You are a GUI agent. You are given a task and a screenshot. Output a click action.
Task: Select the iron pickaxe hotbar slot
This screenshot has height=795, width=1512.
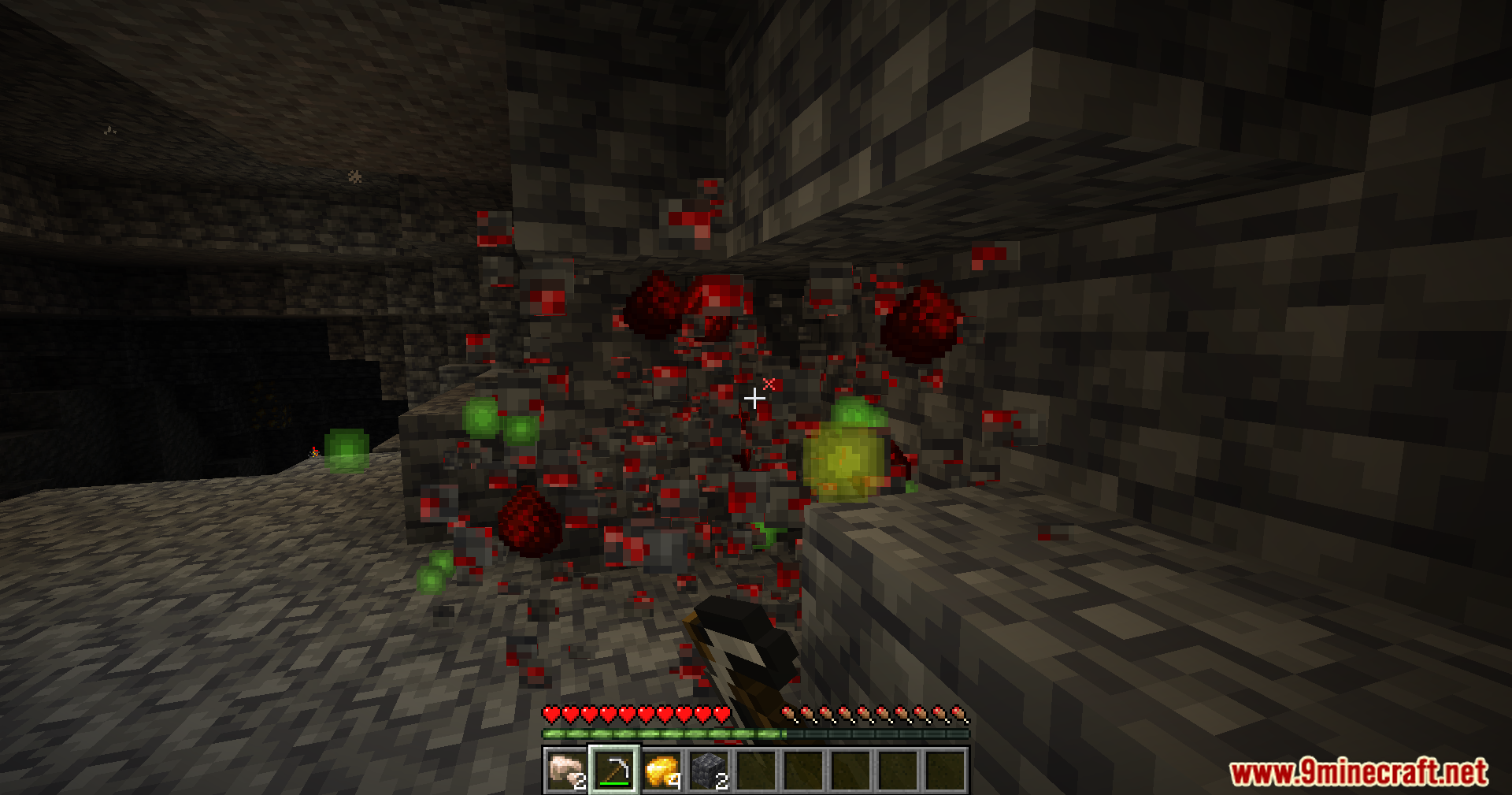614,770
